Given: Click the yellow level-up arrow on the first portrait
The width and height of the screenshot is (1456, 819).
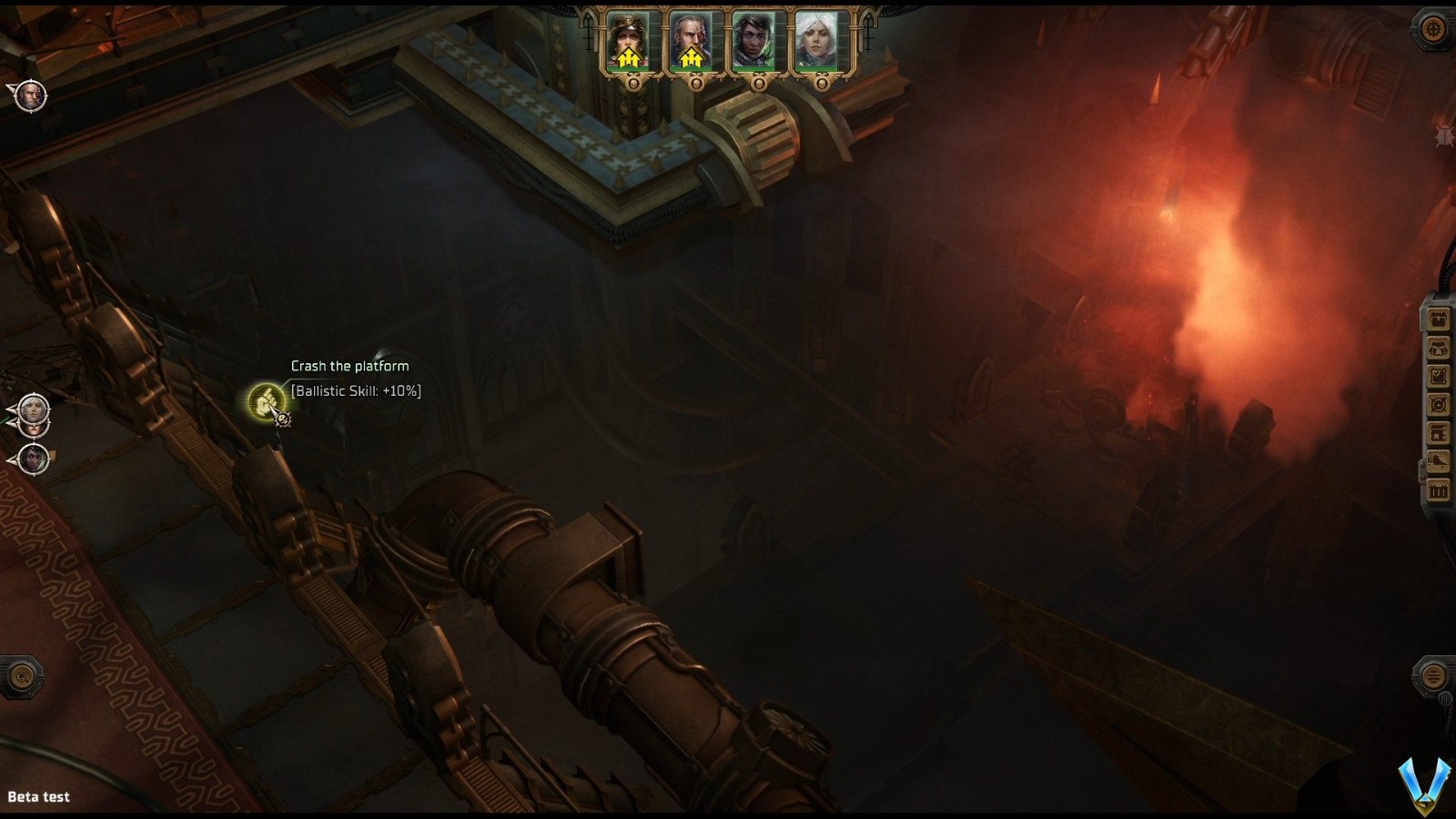Looking at the screenshot, I should tap(628, 58).
